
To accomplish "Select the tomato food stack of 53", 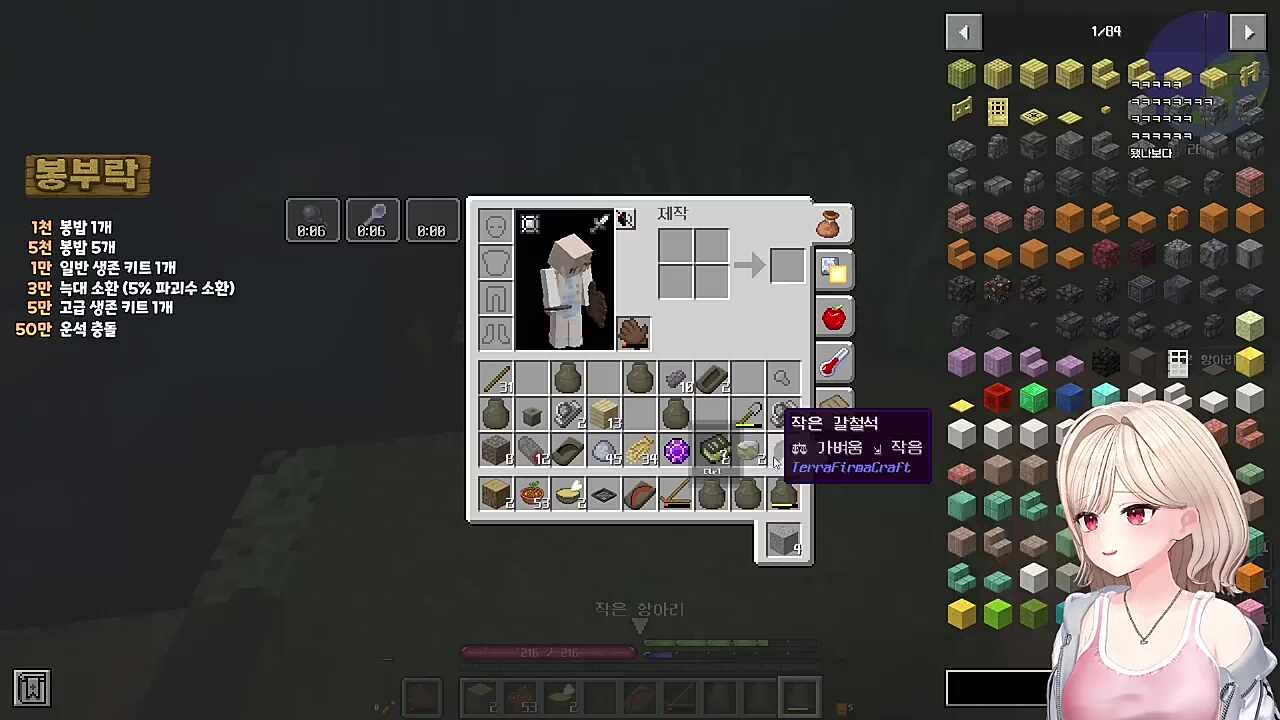I will (533, 494).
